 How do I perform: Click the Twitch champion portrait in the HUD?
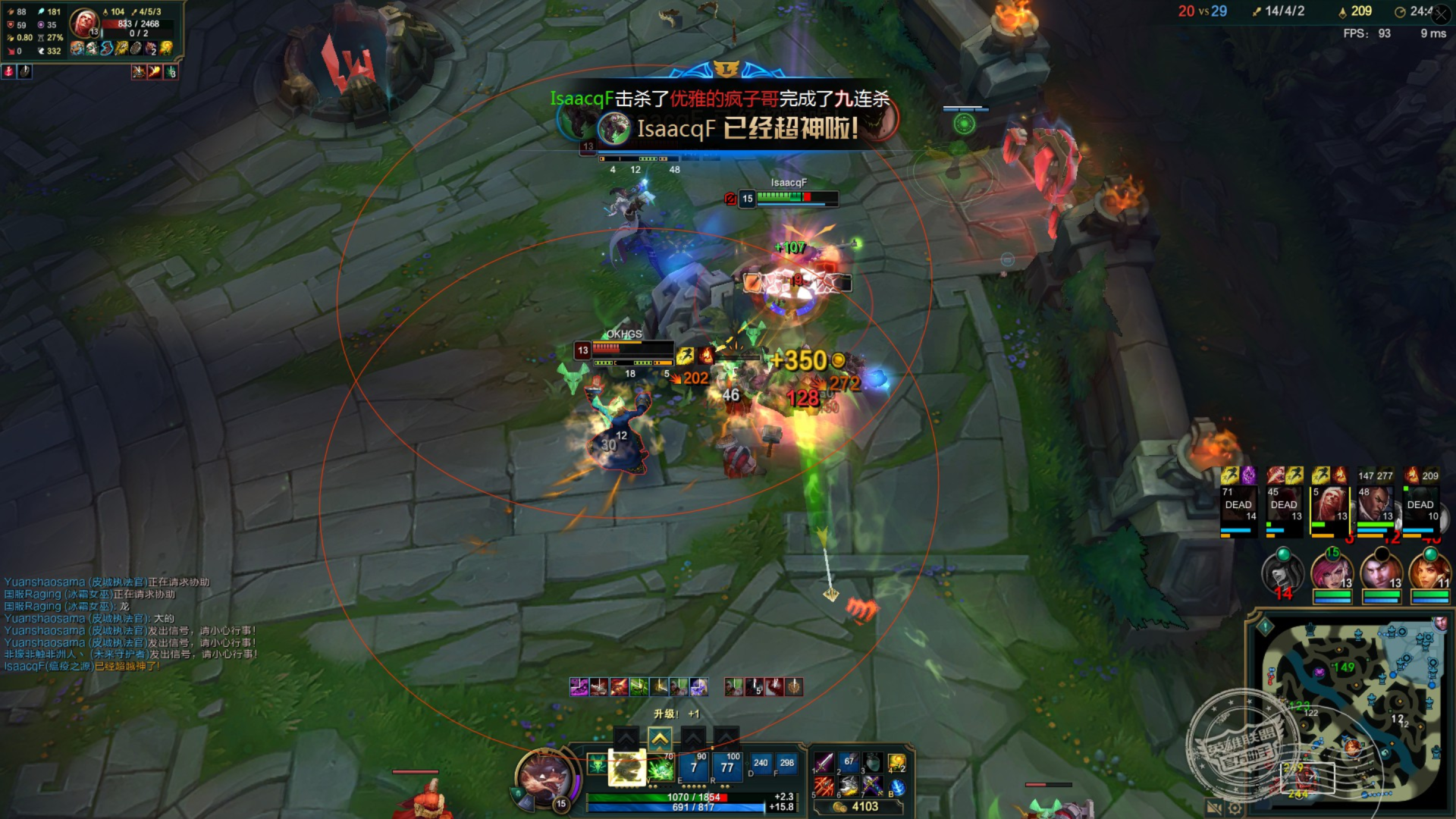coord(543,777)
